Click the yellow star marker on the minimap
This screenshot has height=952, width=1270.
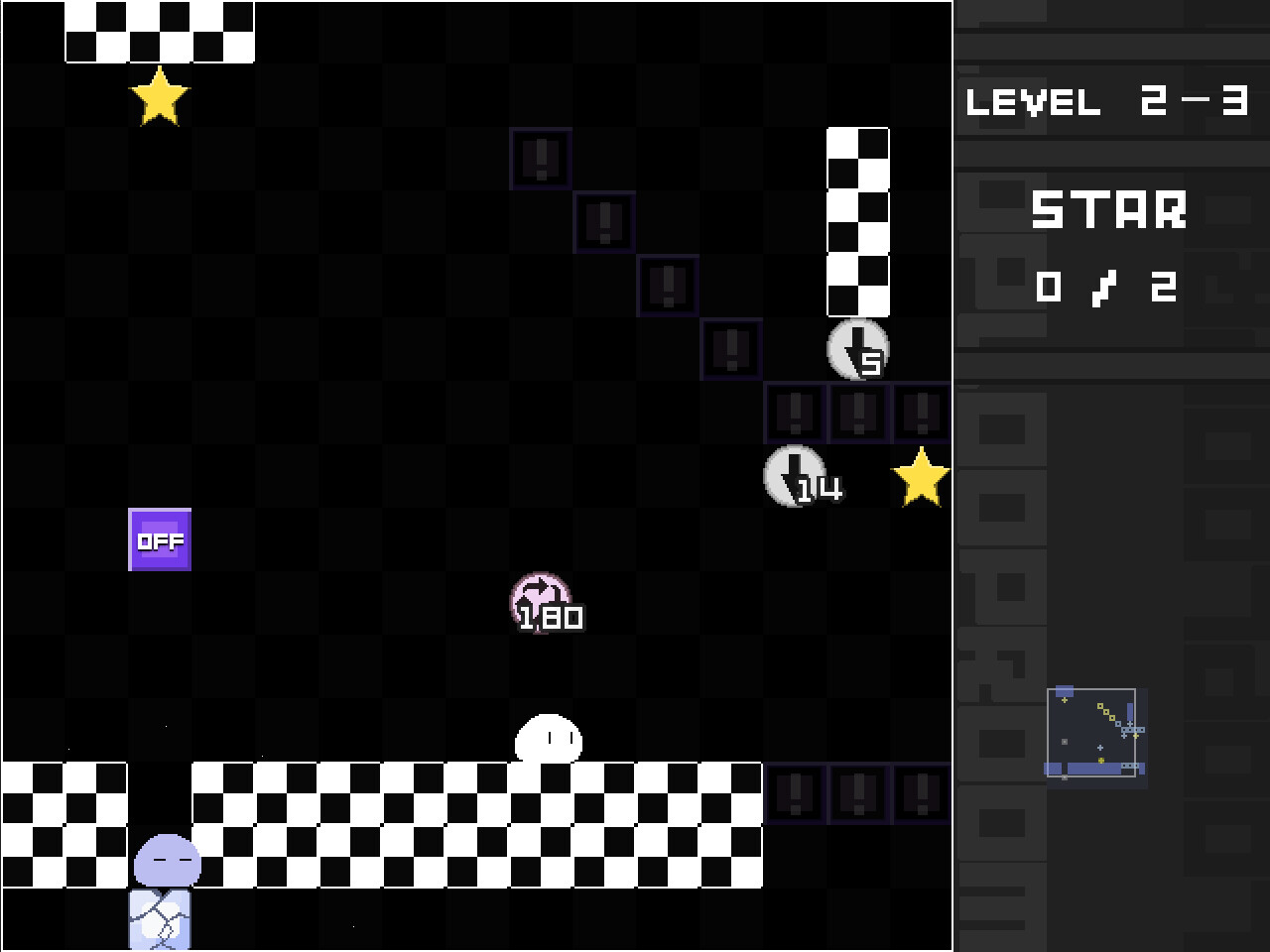click(1065, 700)
